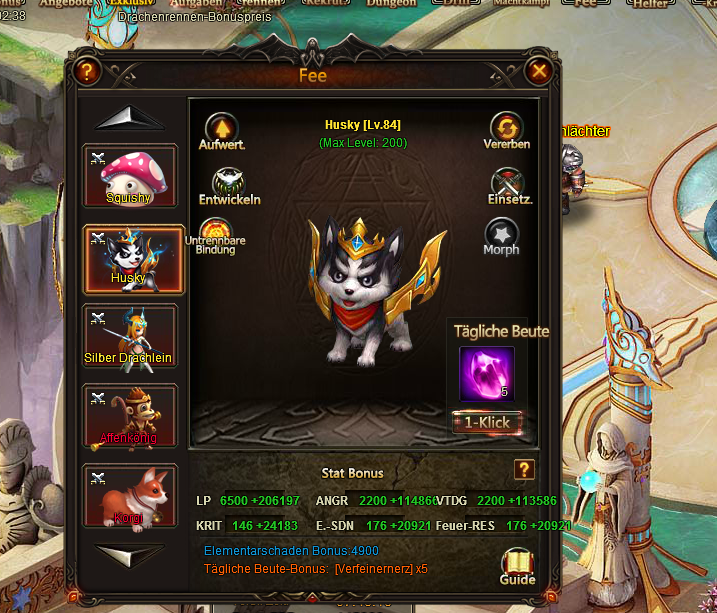Screen dimensions: 717x613
Task: Select the Husky pet in the list
Action: (130, 256)
